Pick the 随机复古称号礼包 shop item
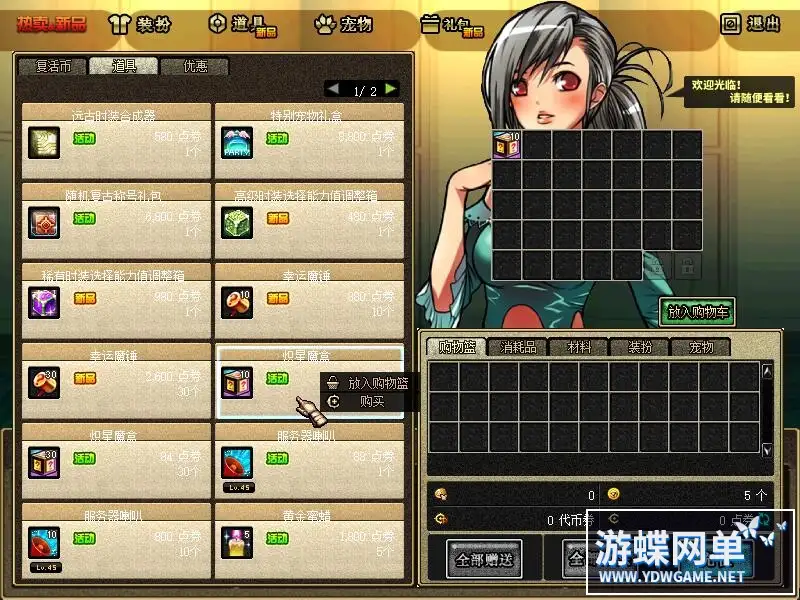The height and width of the screenshot is (600, 800). pos(43,220)
